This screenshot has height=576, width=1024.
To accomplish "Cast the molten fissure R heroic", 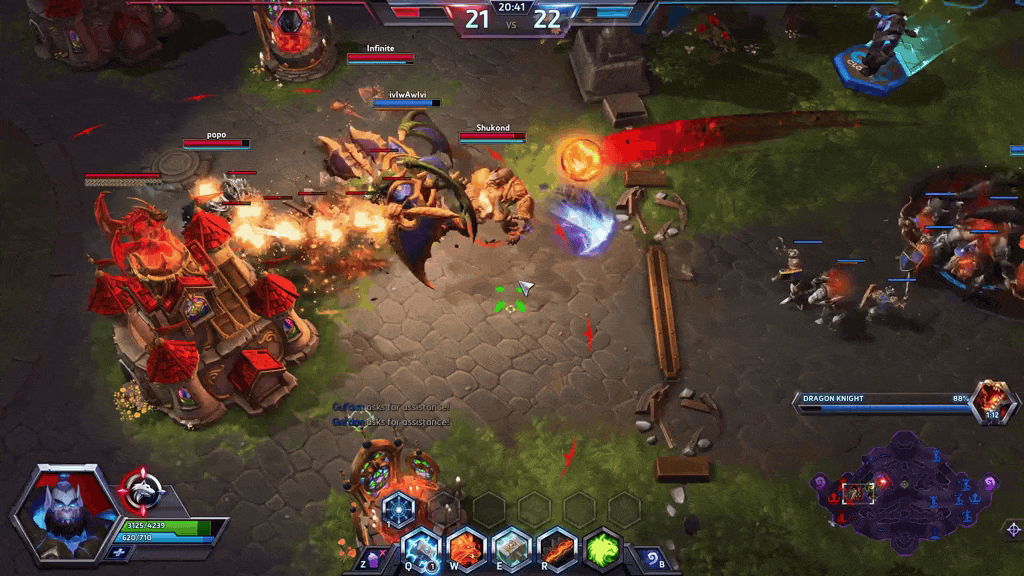I will point(557,548).
